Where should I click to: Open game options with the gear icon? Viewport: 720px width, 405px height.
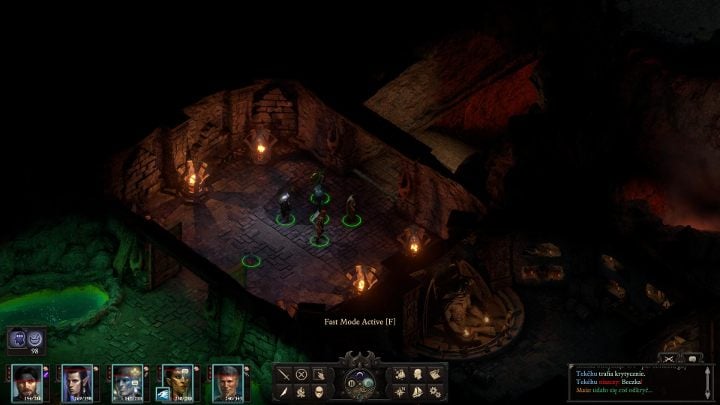(434, 391)
